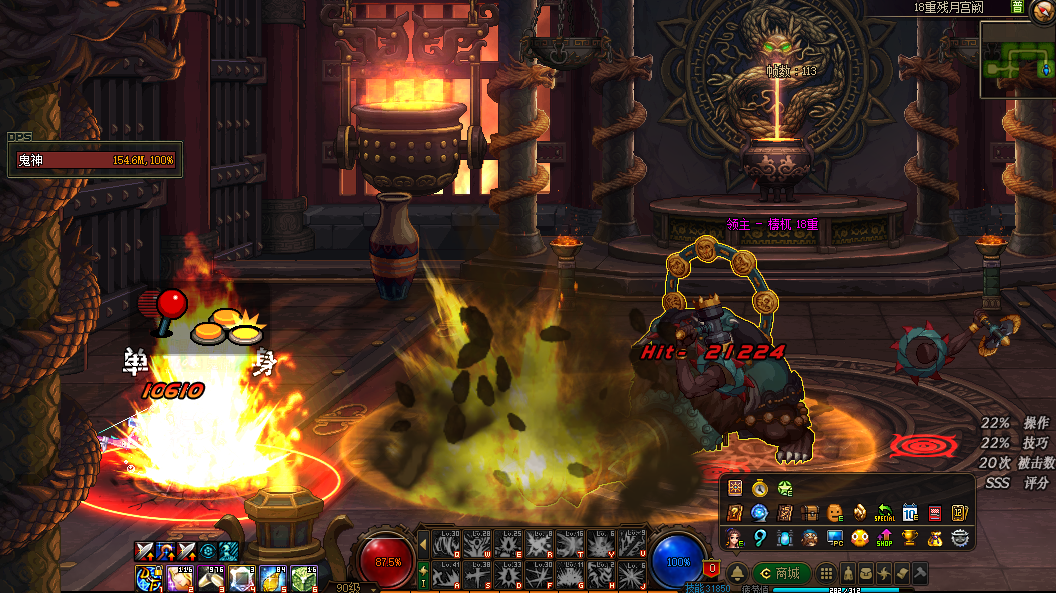Click the green SPECIAL arrow icon
The height and width of the screenshot is (593, 1056).
click(x=884, y=513)
